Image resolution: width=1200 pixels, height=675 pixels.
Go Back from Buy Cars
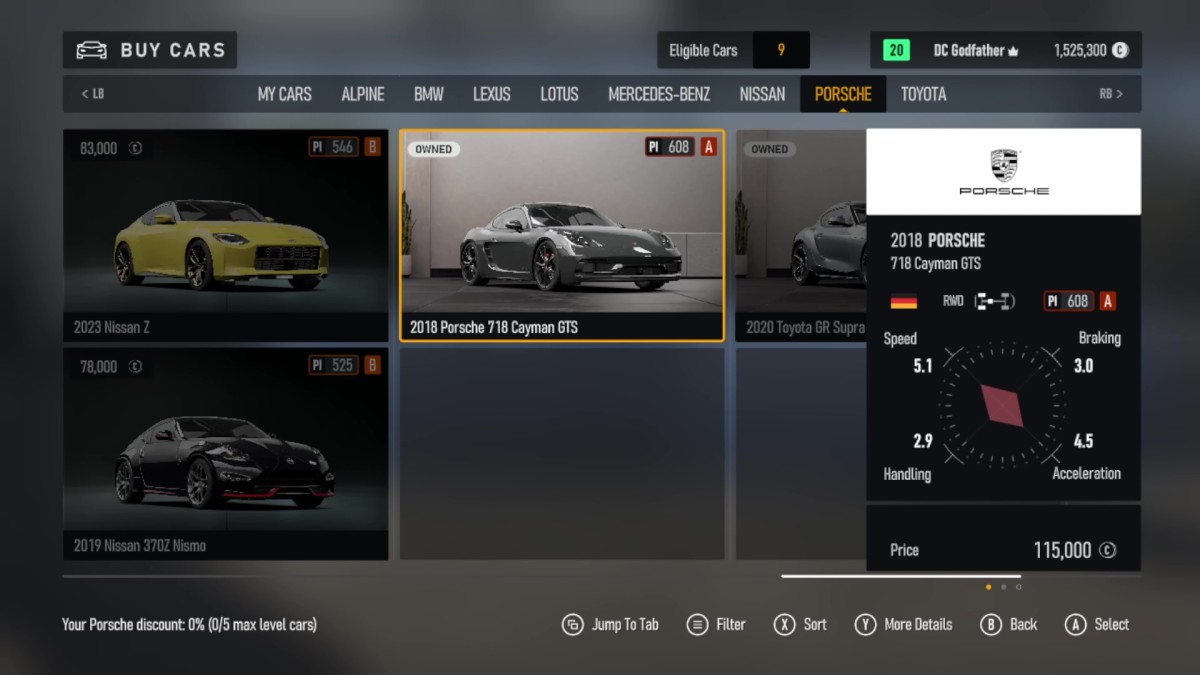pos(1009,625)
